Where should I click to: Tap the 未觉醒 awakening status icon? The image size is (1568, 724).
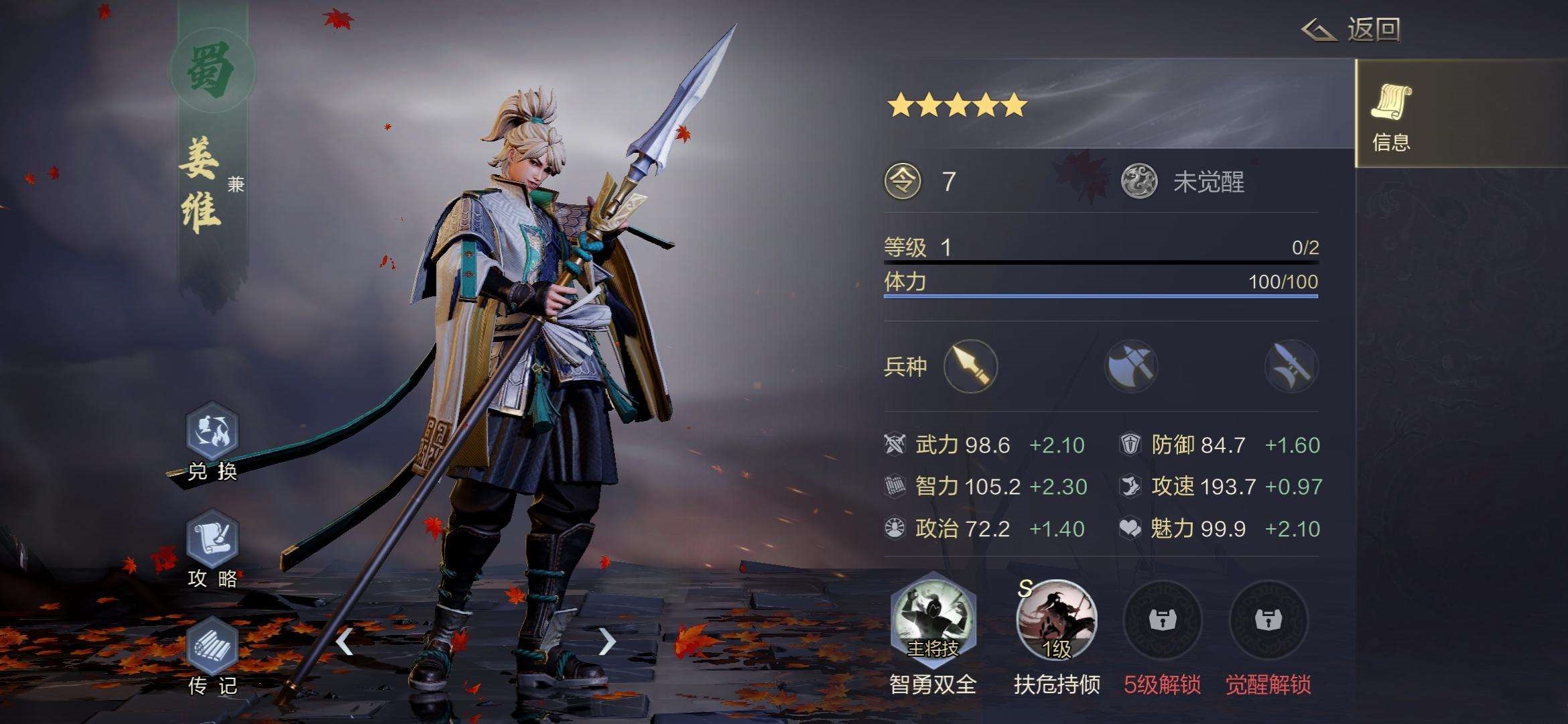point(1139,182)
